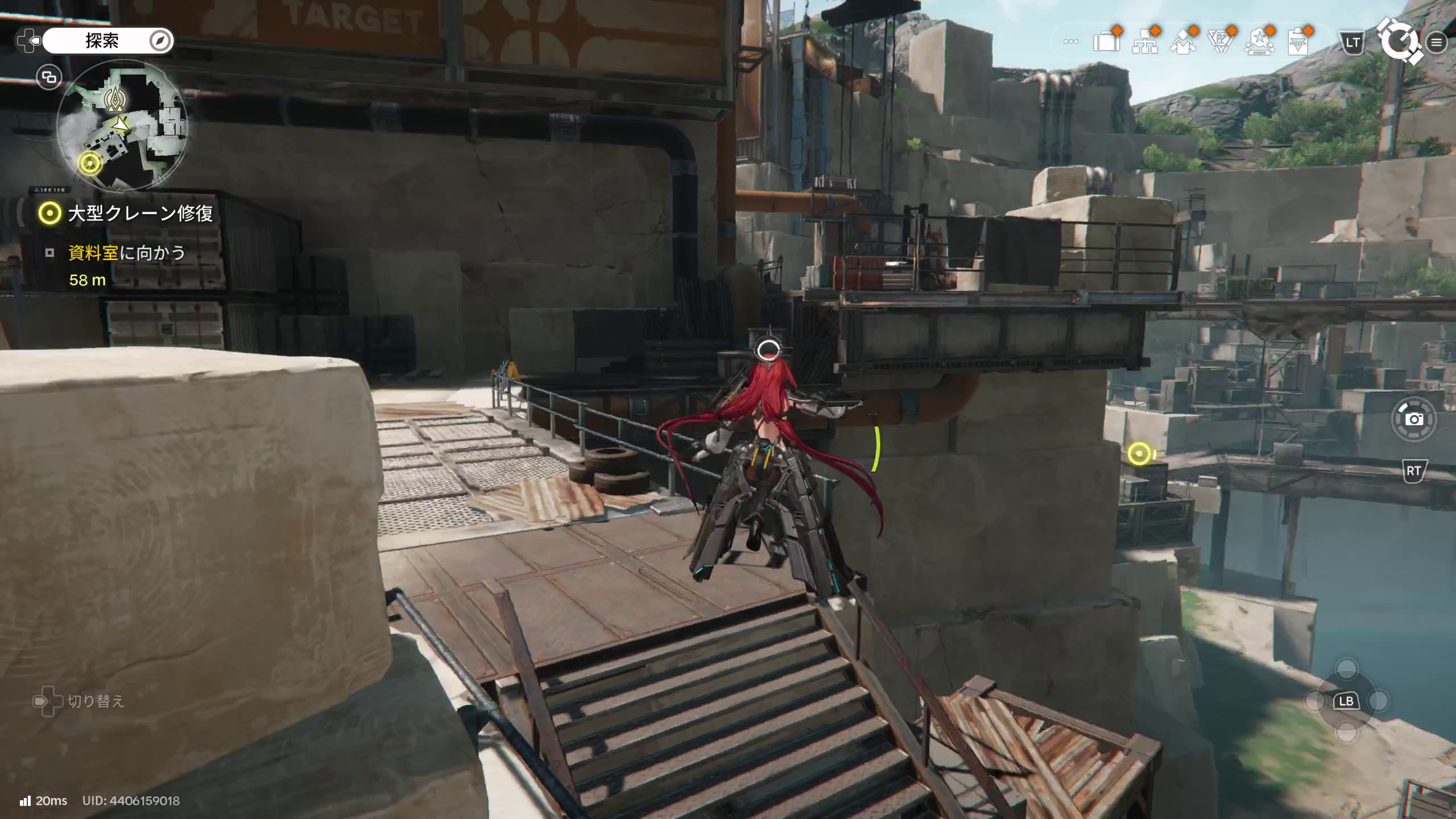1456x819 pixels.
Task: Open the star EVENT icon
Action: pyautogui.click(x=1259, y=42)
